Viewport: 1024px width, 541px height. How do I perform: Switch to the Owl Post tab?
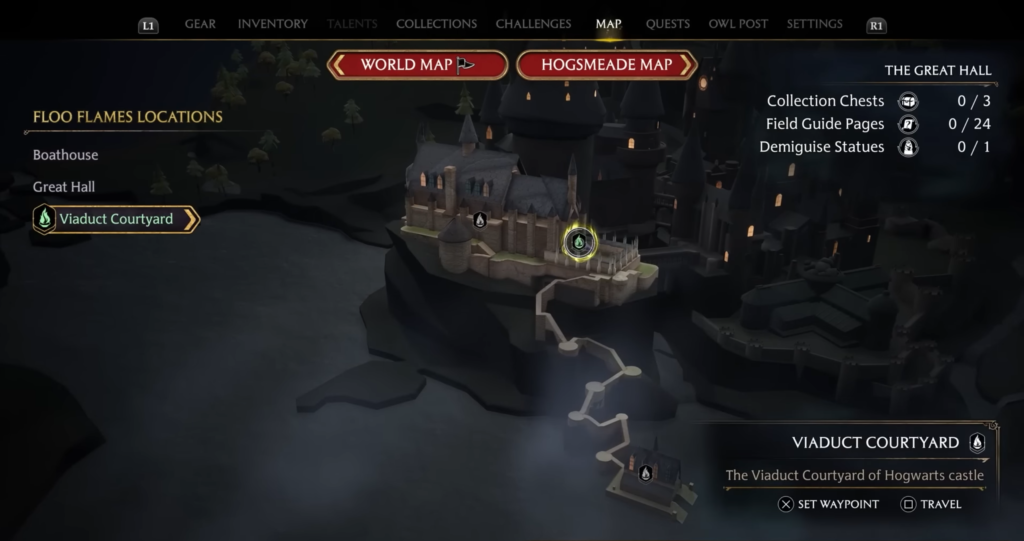(x=738, y=24)
